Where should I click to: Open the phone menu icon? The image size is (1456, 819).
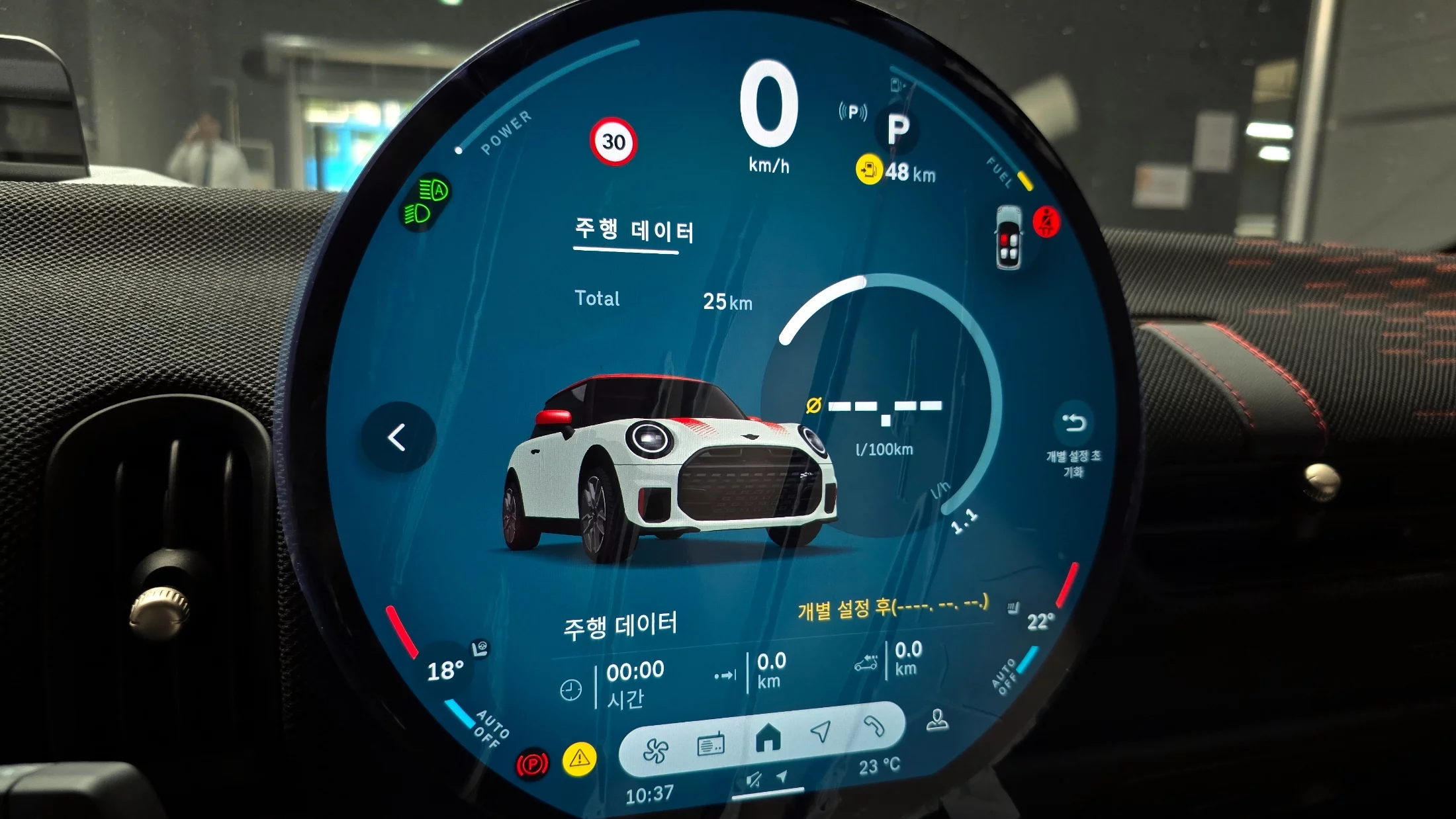pos(874,726)
